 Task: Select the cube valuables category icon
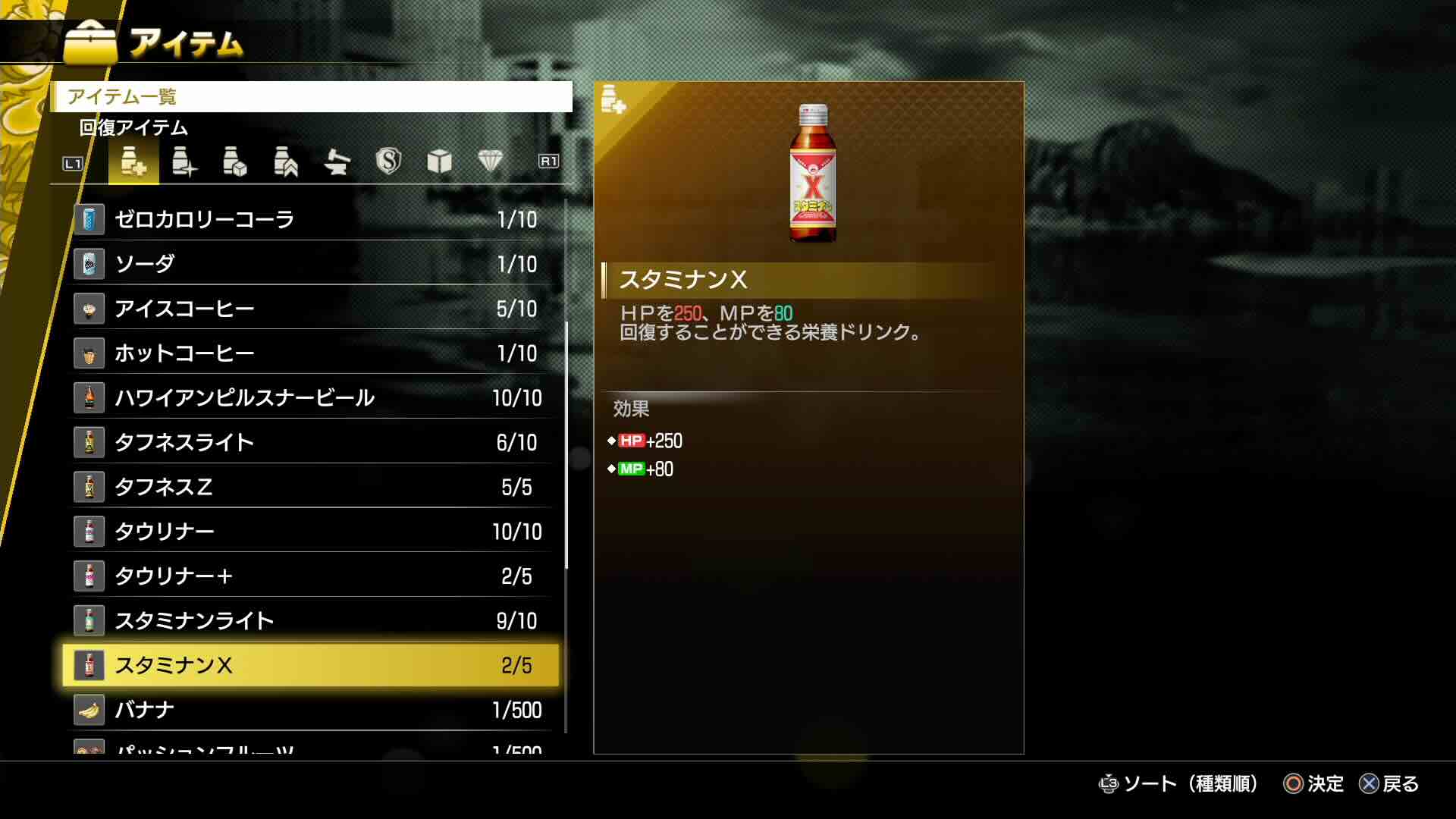439,162
